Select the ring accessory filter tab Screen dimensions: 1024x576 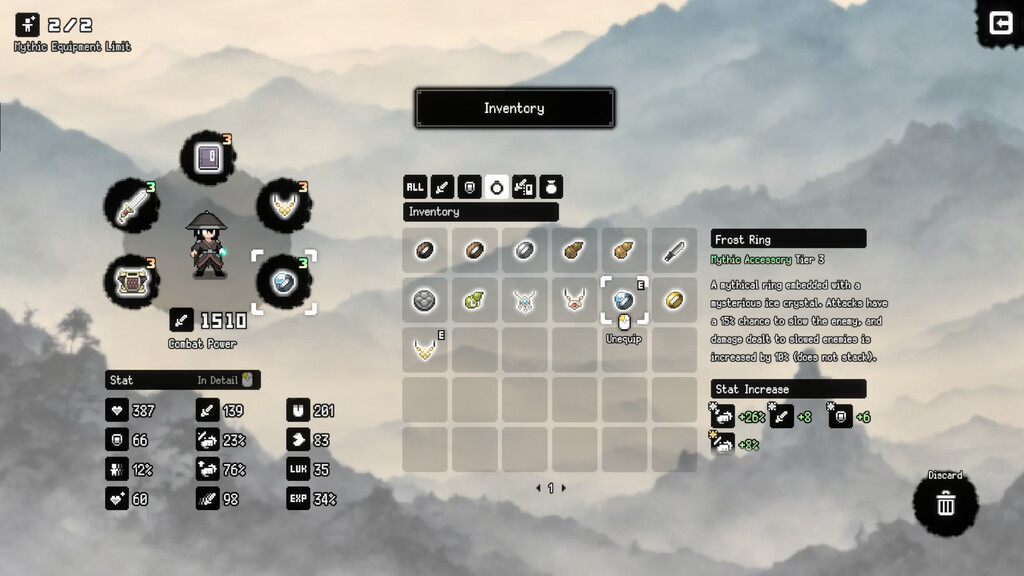pyautogui.click(x=497, y=186)
